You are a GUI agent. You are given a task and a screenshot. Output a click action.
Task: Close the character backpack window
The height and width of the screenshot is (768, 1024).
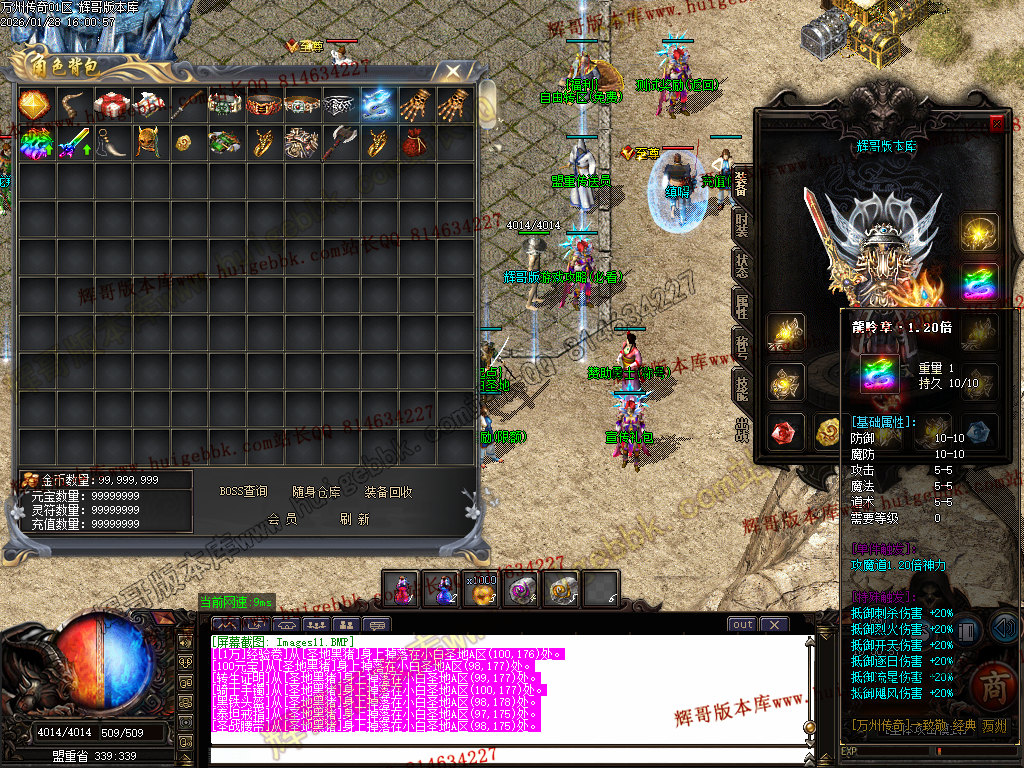(x=453, y=70)
